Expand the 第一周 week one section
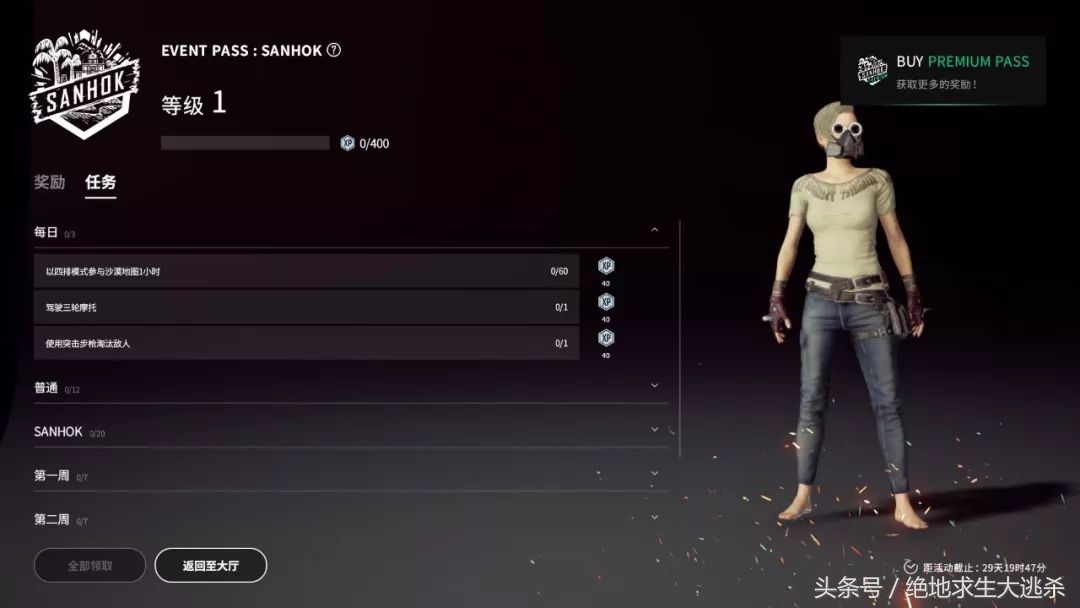The height and width of the screenshot is (608, 1080). pos(654,473)
